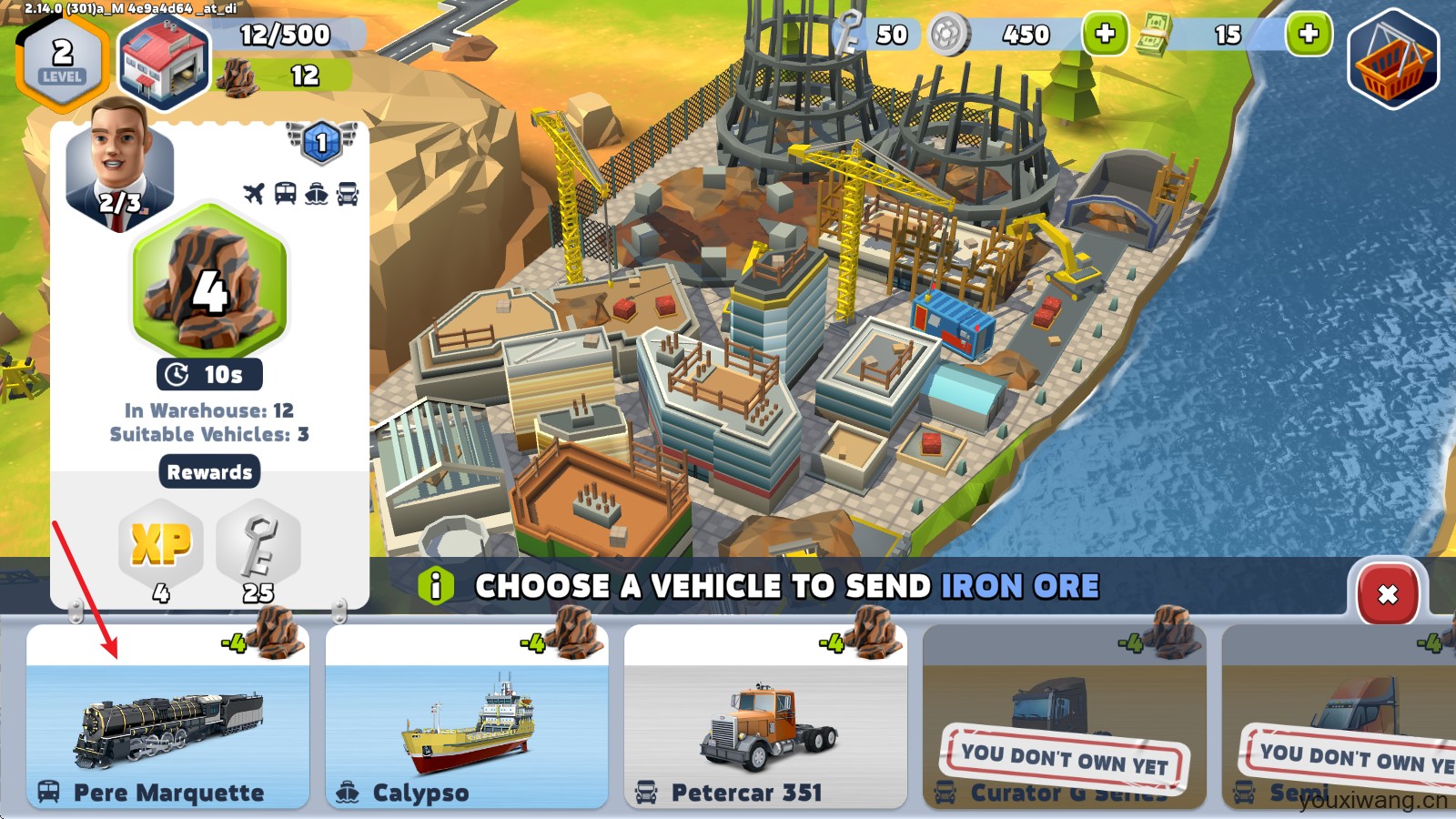Open the warehouse building icon
This screenshot has height=819, width=1456.
pyautogui.click(x=164, y=62)
